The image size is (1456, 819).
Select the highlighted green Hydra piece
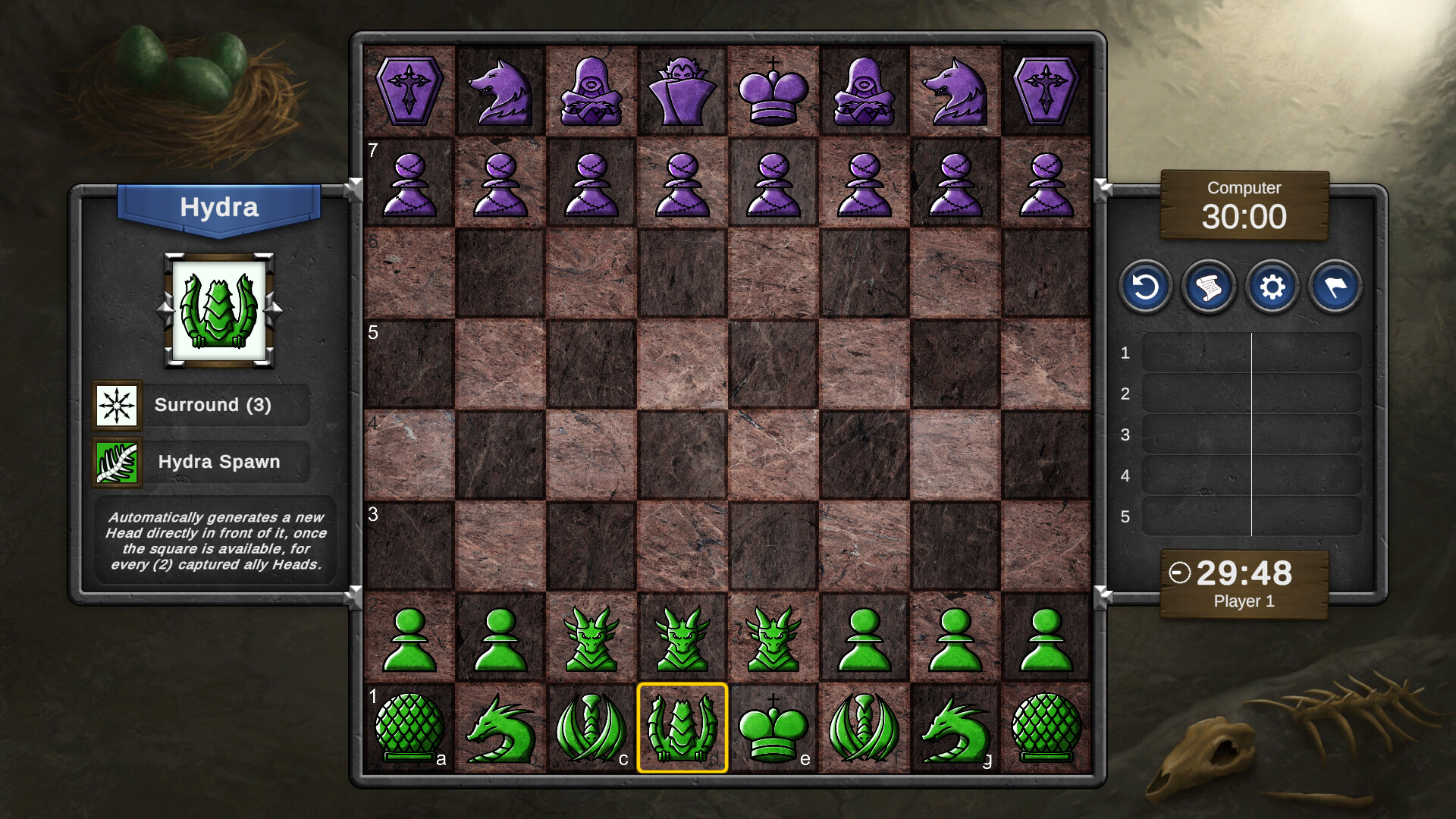point(682,728)
